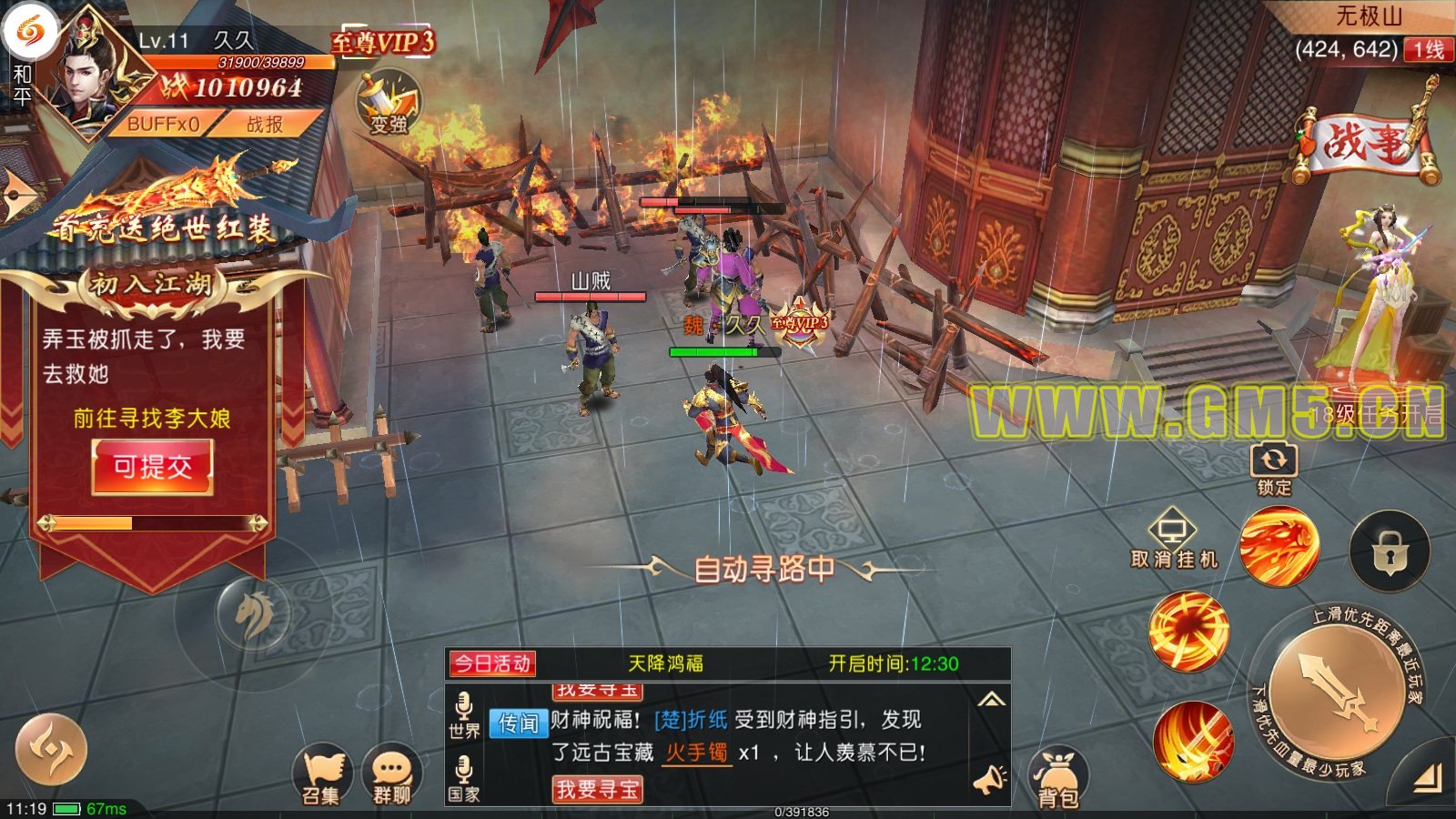
Task: Open the 至尊VIP3 privileges badge
Action: pos(382,42)
